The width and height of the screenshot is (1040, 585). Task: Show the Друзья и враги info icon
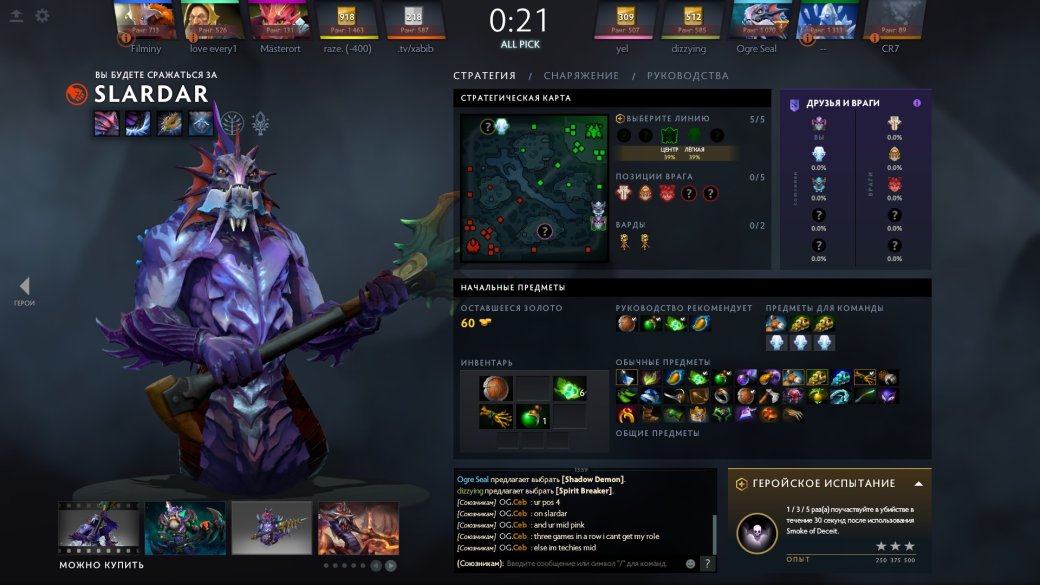click(x=917, y=103)
